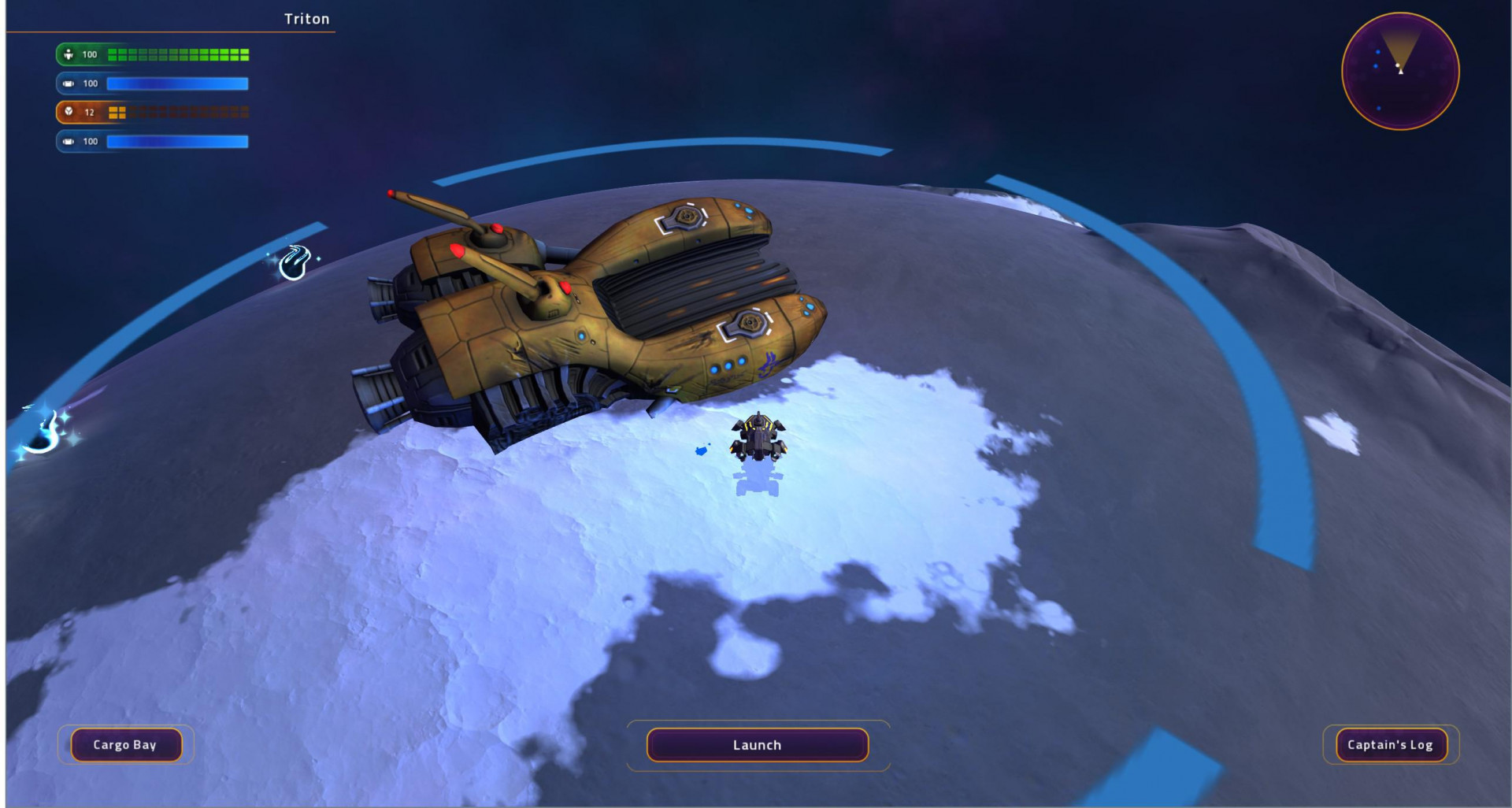The height and width of the screenshot is (808, 1512).
Task: Click the white player arrow on the radar minimap
Action: pos(1401,72)
